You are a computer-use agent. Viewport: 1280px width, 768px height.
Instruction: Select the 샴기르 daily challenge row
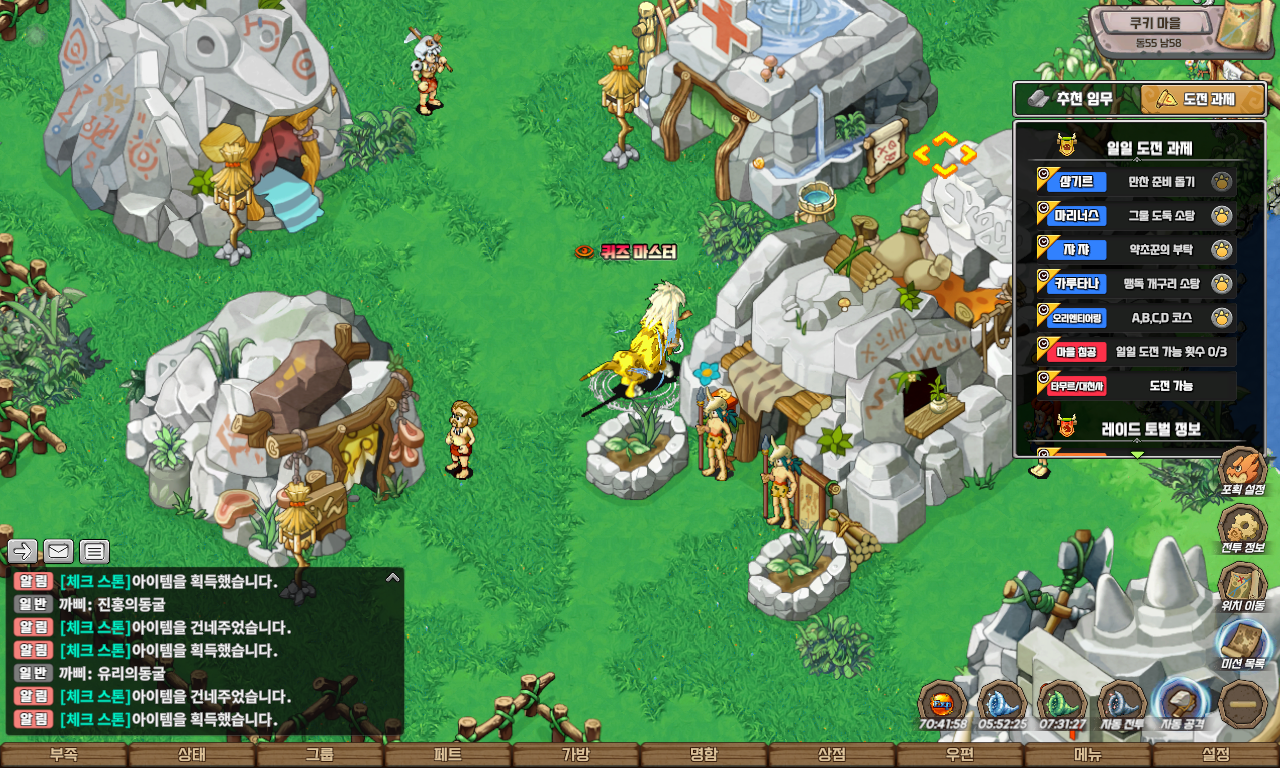click(1135, 182)
